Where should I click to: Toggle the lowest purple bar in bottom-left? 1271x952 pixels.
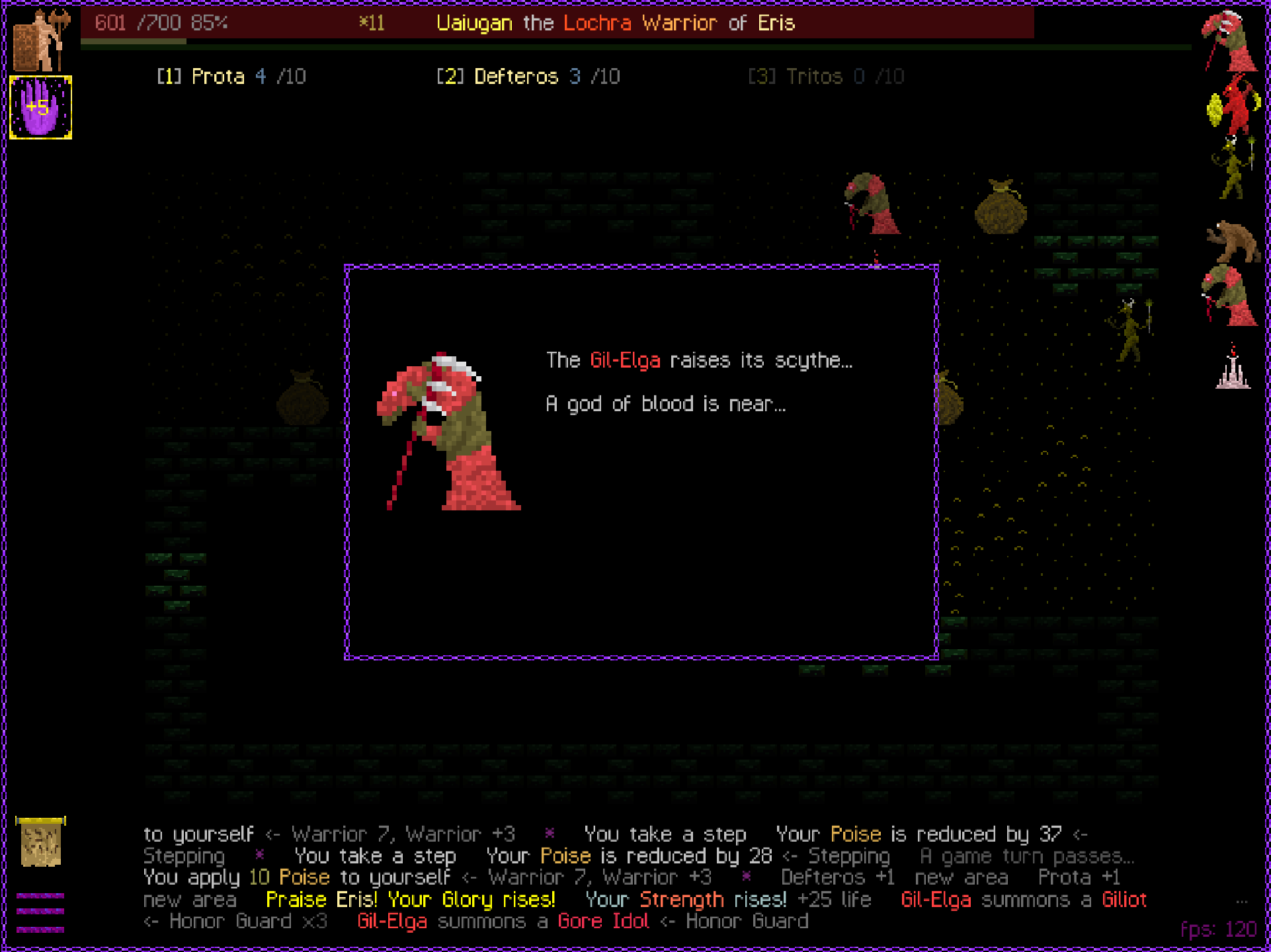tap(40, 930)
